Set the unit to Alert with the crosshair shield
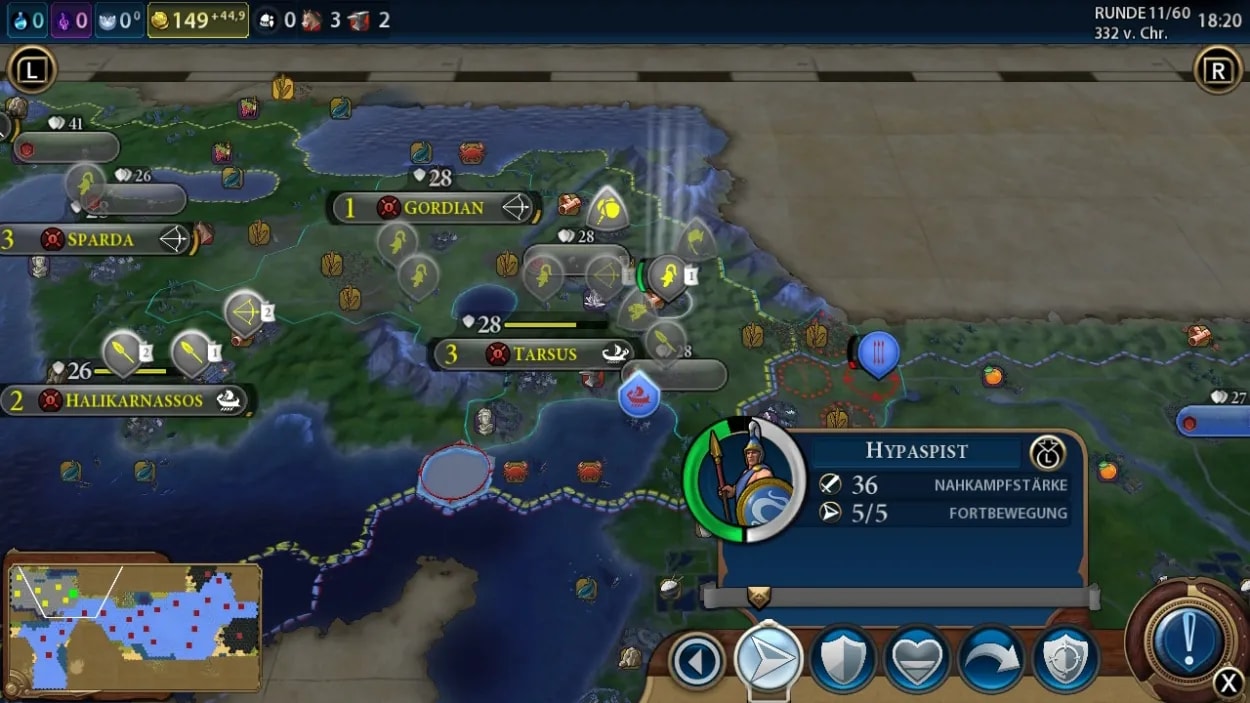Image resolution: width=1250 pixels, height=703 pixels. pyautogui.click(x=1064, y=660)
